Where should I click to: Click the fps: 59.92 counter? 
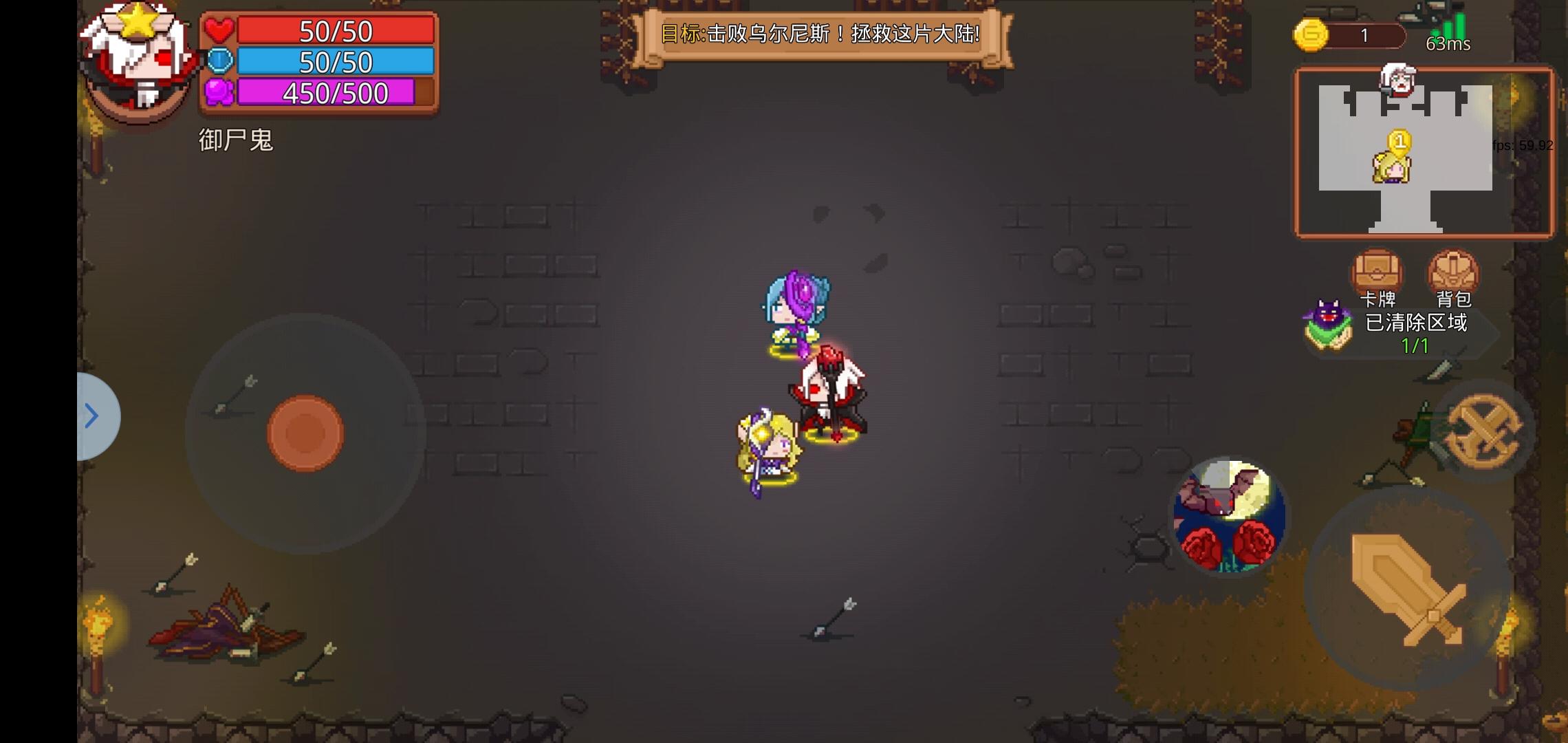coord(1520,145)
